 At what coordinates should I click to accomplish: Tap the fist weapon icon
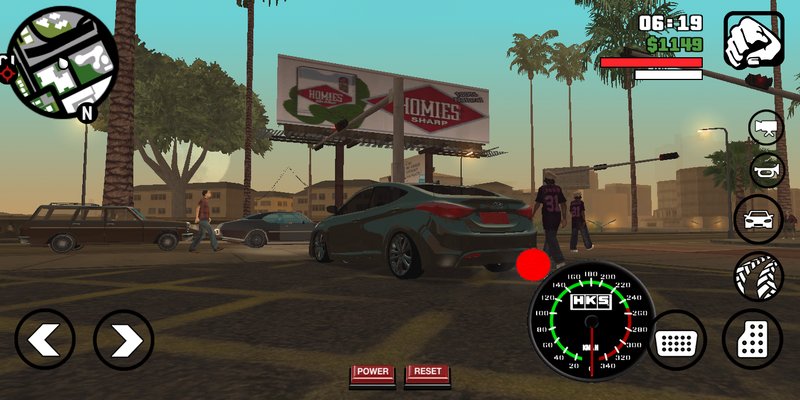[754, 40]
